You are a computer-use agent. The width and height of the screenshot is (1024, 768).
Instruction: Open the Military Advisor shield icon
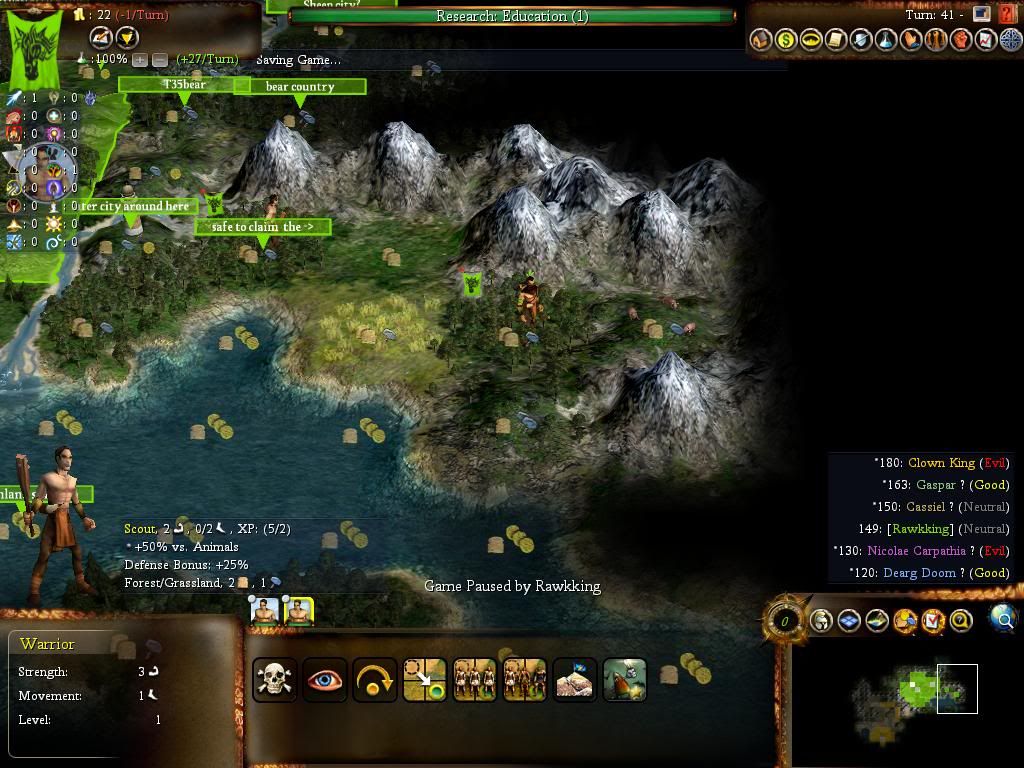pos(861,40)
